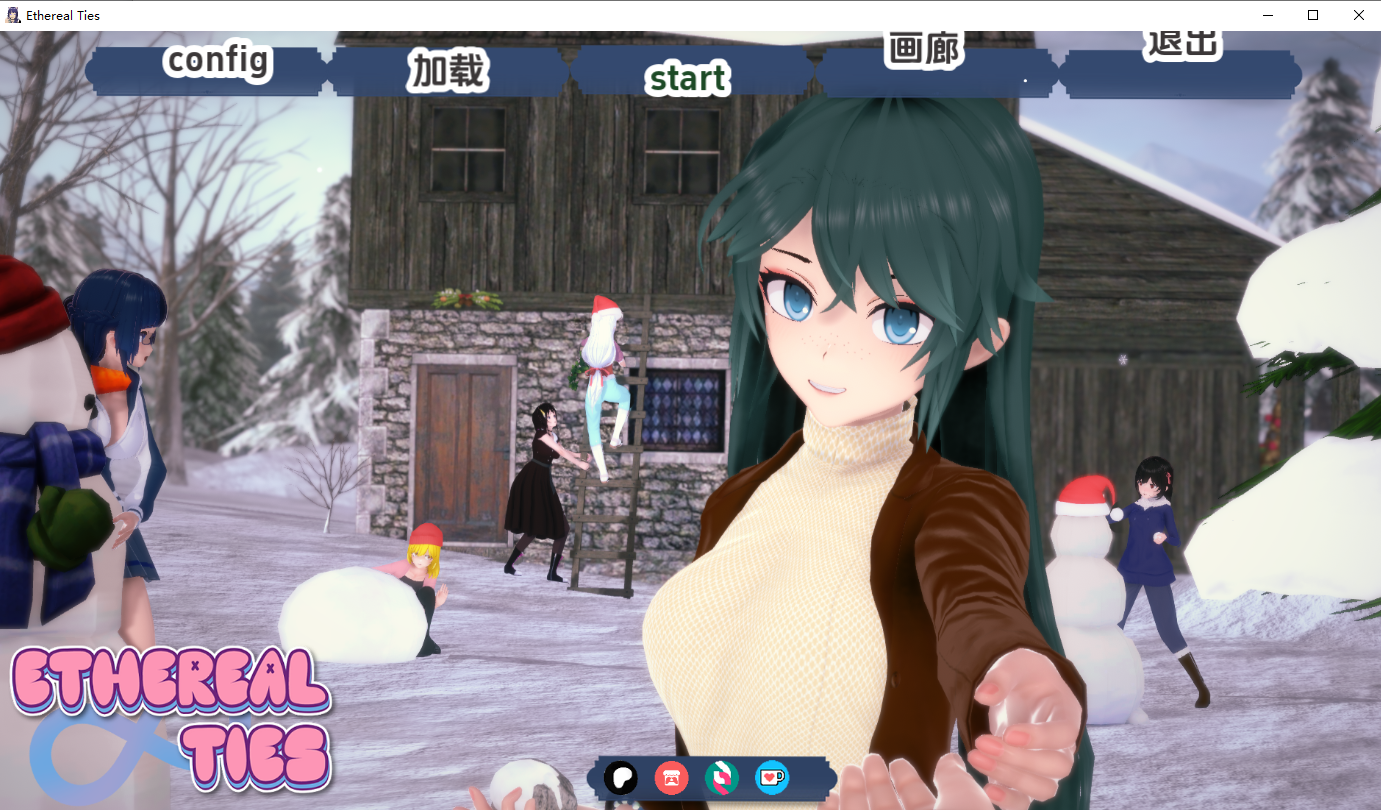Click the start button

687,79
